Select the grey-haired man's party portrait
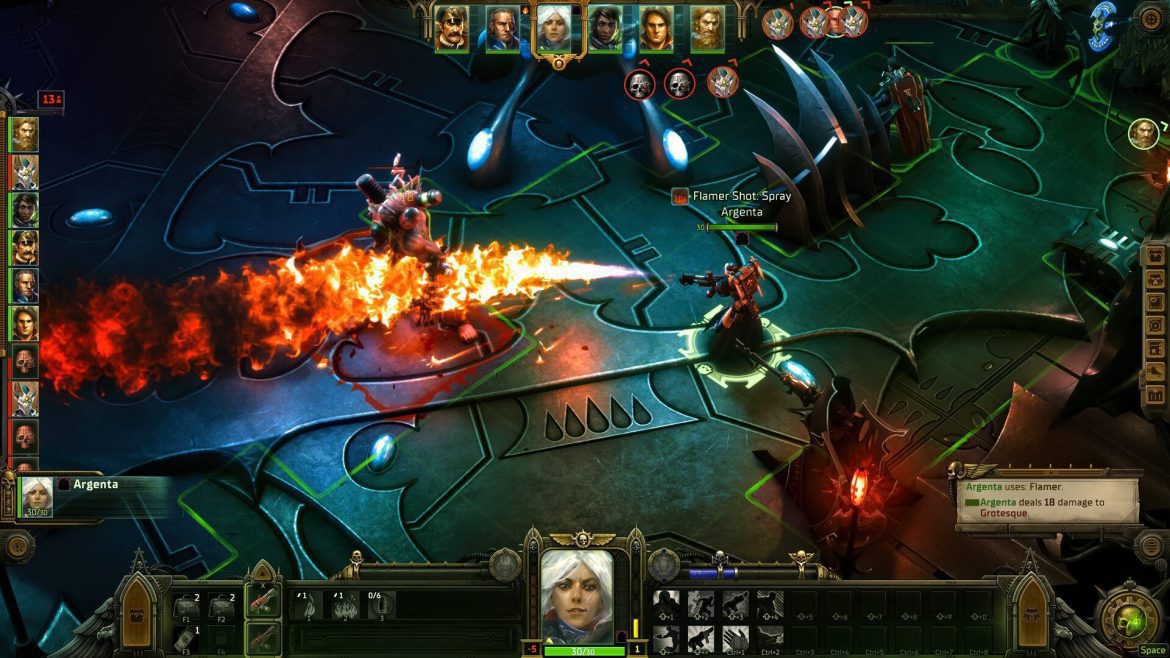The image size is (1170, 658). coord(502,28)
